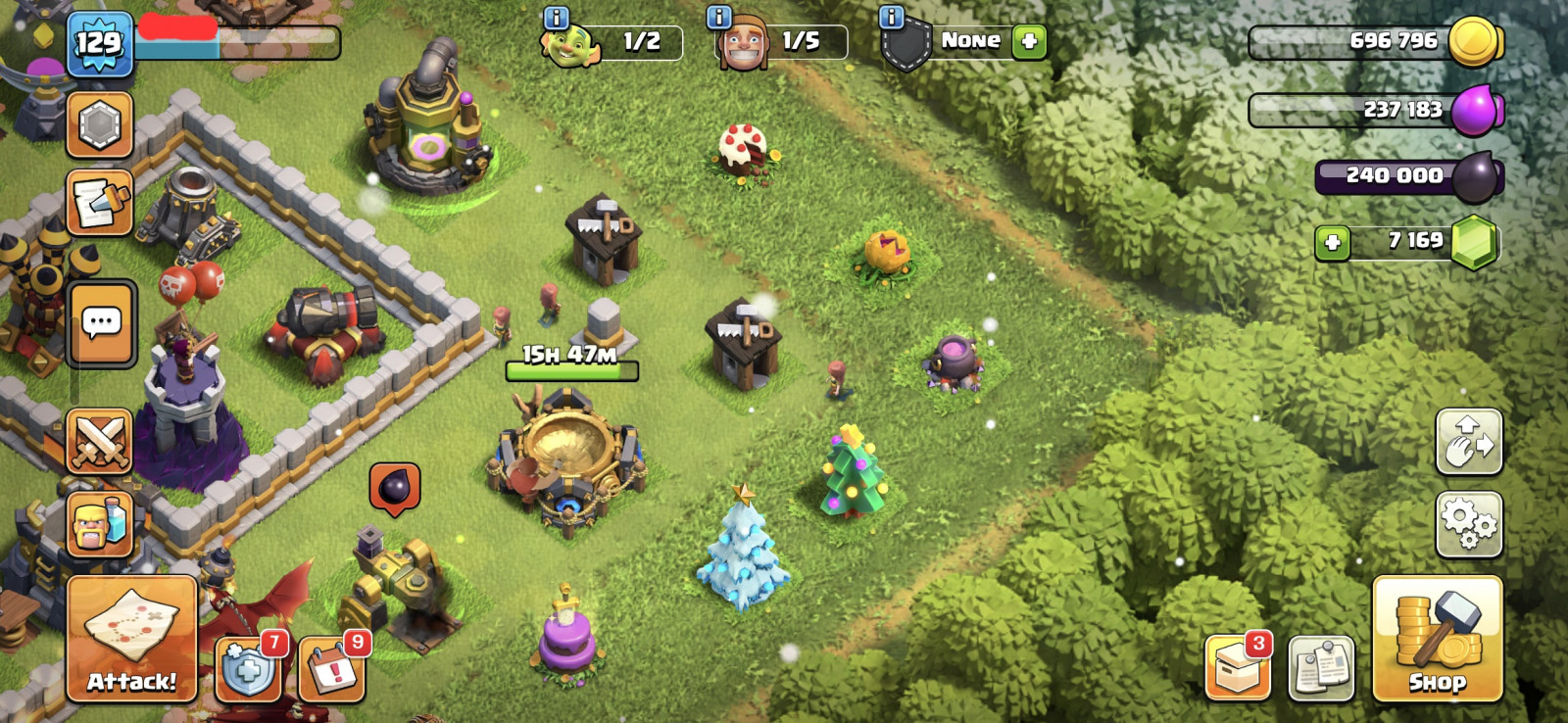Toggle the base layout swap arrows button
1568x723 pixels.
click(1468, 442)
